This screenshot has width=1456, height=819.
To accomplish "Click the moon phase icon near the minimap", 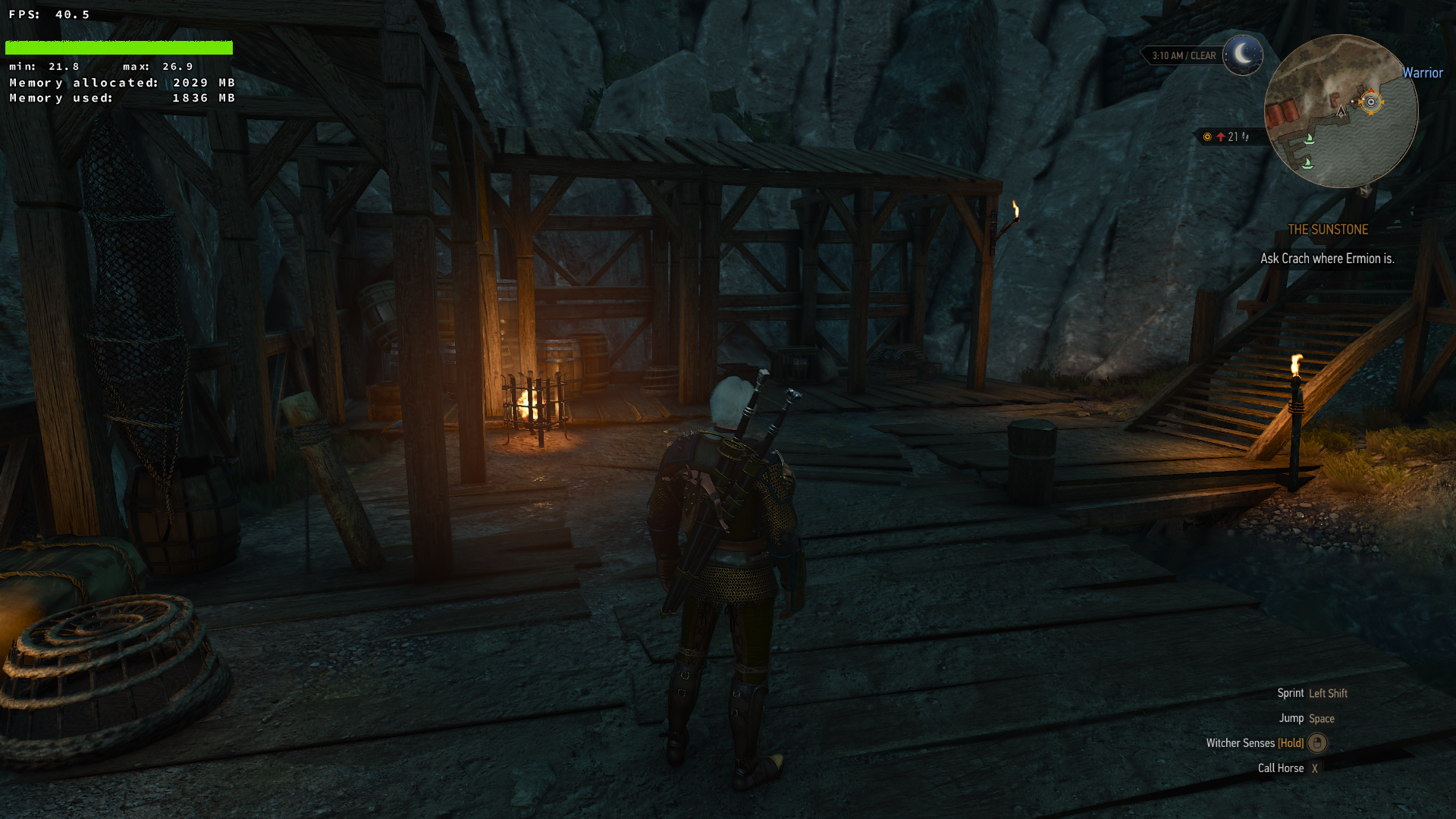I will pos(1244,55).
